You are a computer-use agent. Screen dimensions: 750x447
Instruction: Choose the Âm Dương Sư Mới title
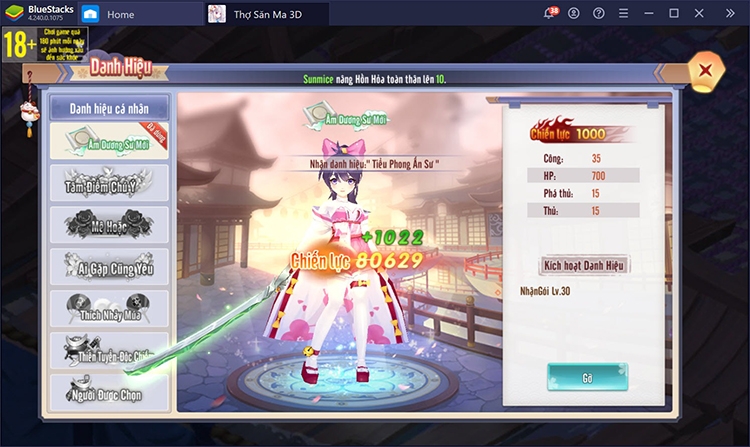coord(110,141)
